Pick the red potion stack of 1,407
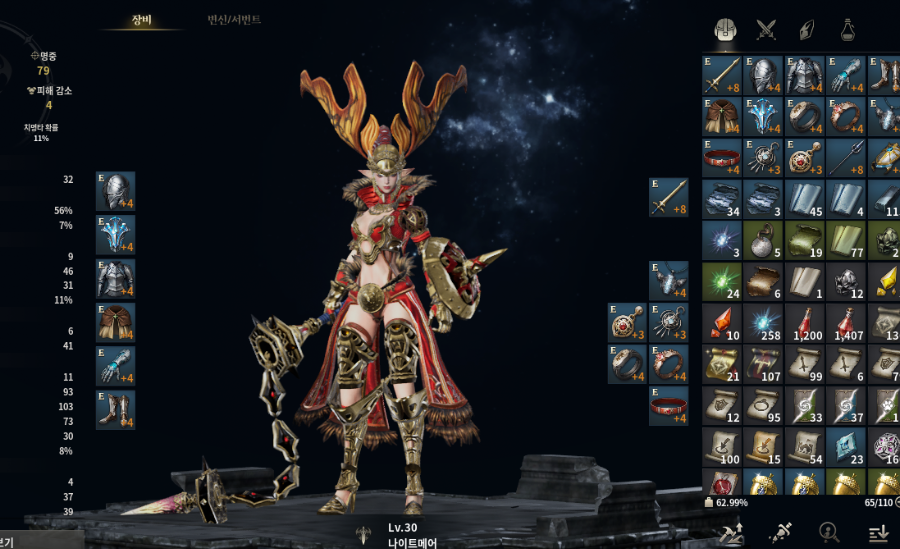Image resolution: width=900 pixels, height=549 pixels. click(x=846, y=322)
